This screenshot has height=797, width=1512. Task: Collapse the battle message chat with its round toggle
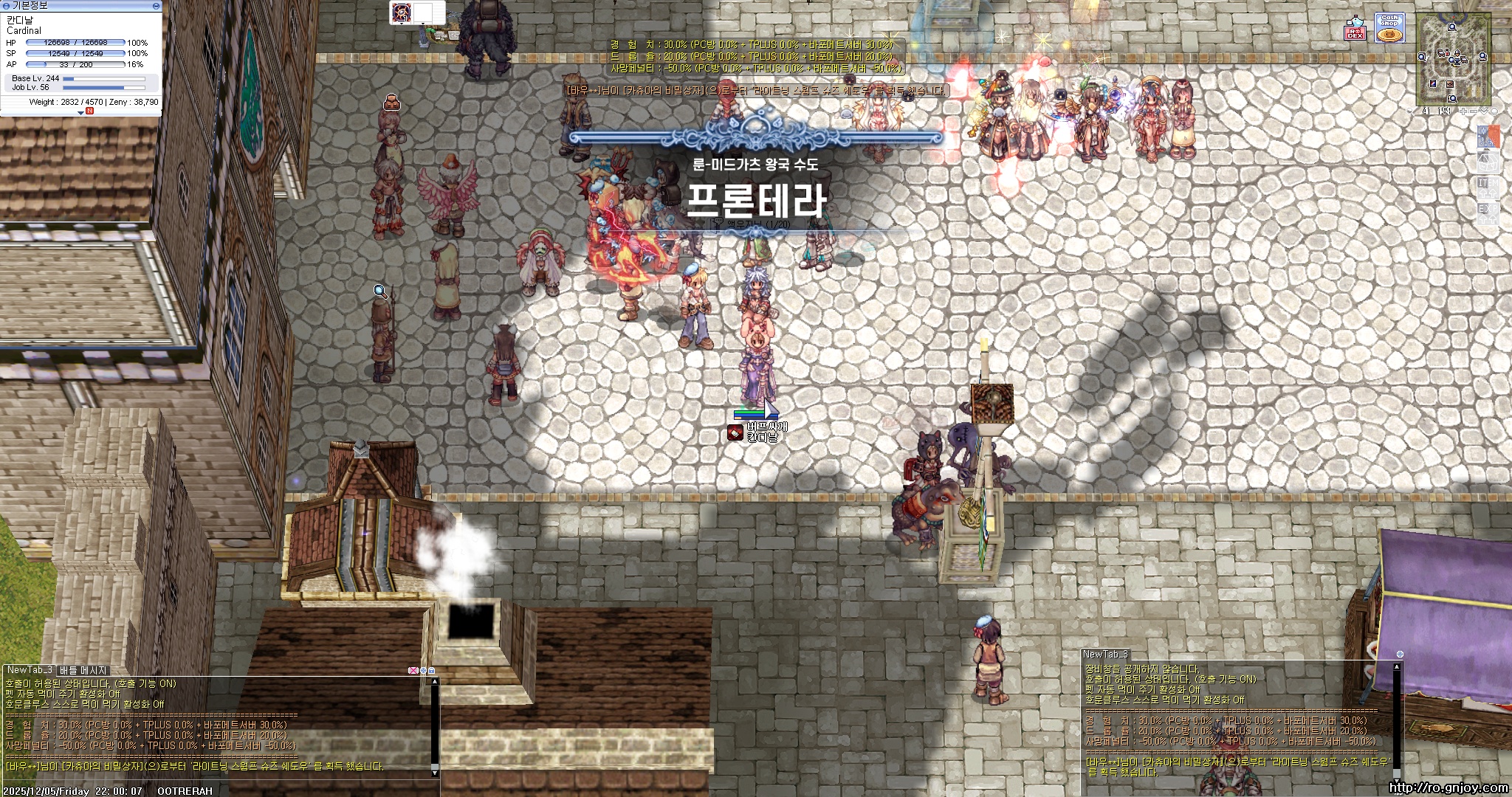pyautogui.click(x=423, y=670)
